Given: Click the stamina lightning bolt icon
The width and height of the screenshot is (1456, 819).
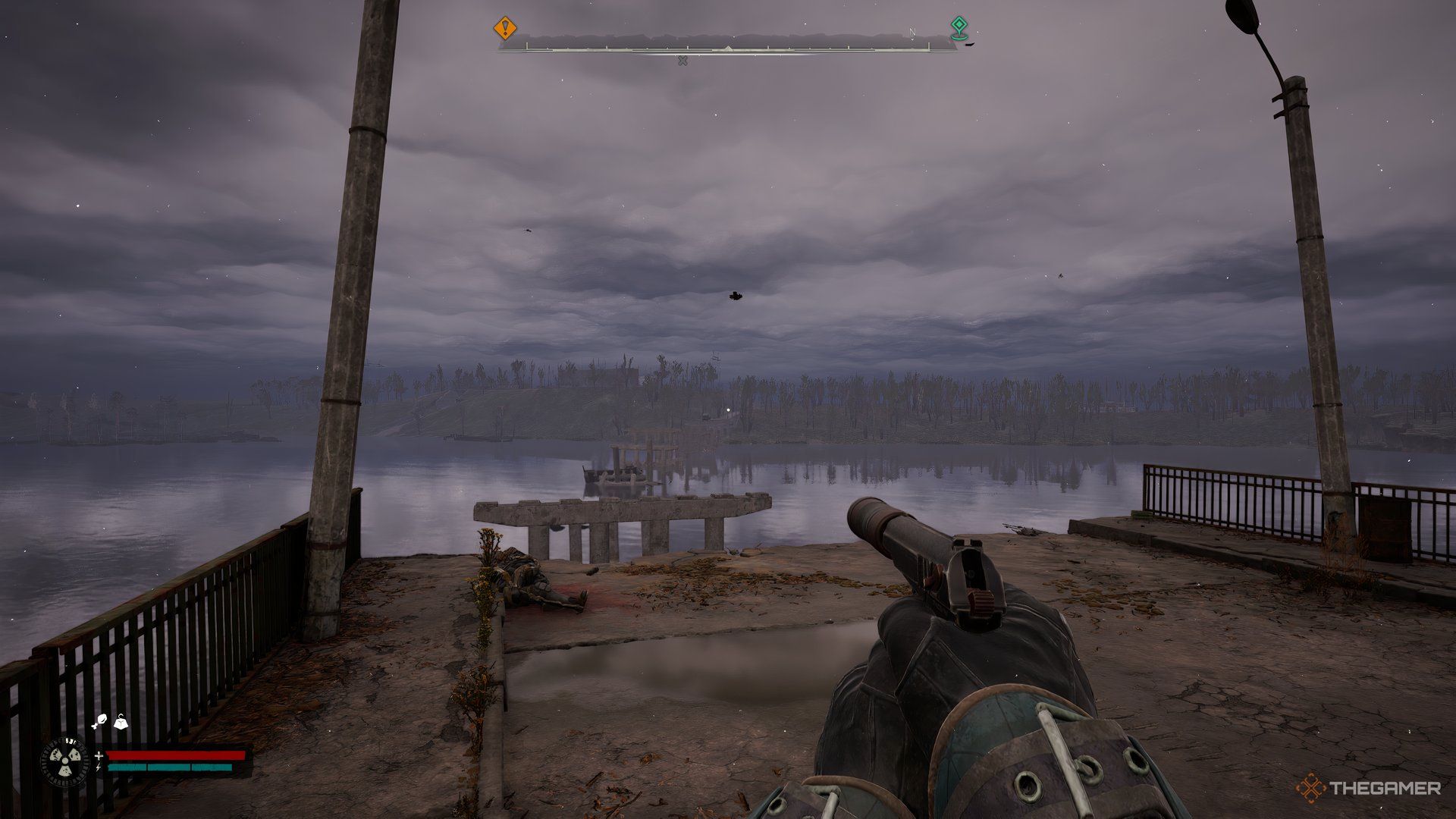Looking at the screenshot, I should click(98, 768).
